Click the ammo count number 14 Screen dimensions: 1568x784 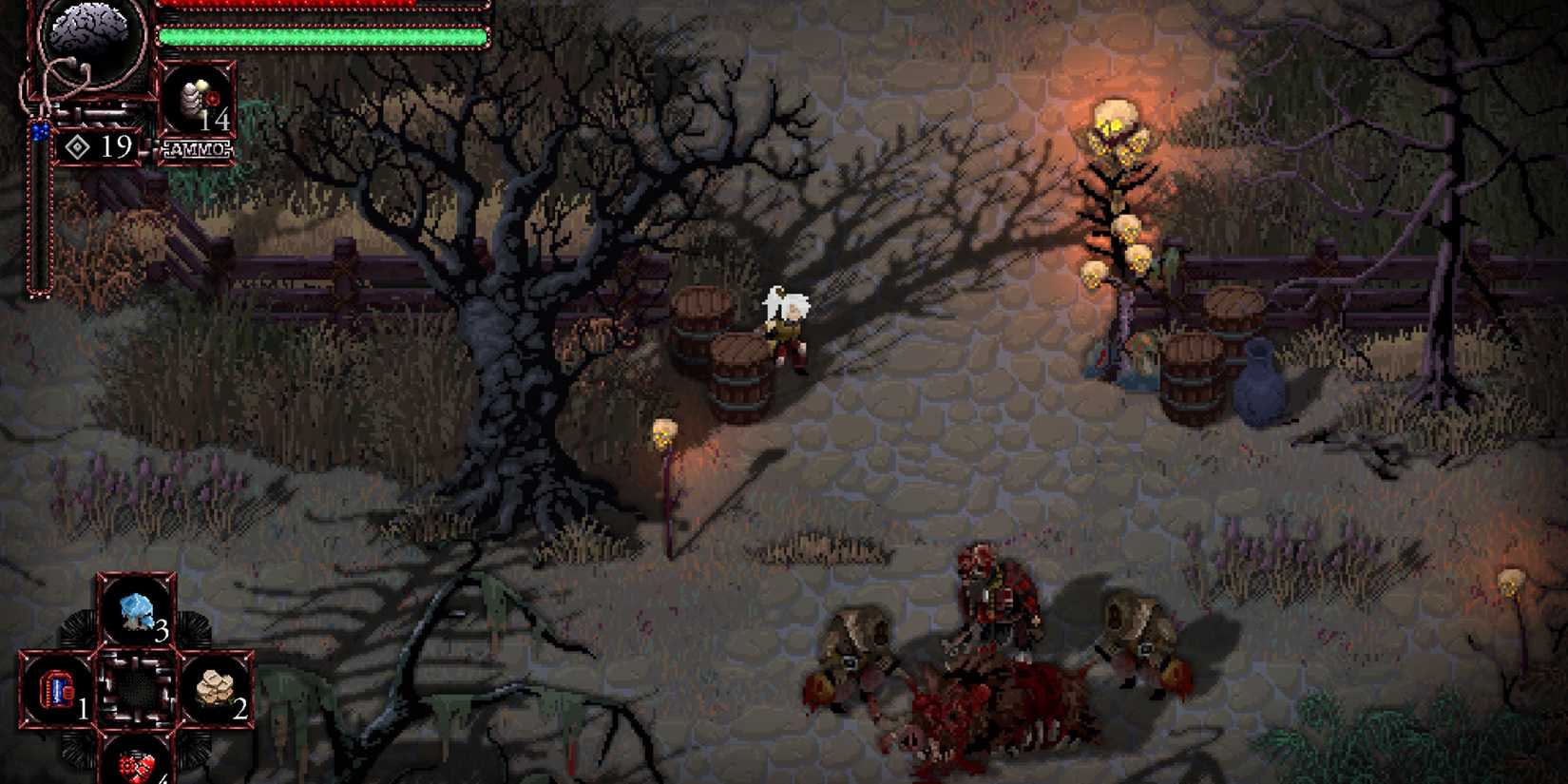219,121
